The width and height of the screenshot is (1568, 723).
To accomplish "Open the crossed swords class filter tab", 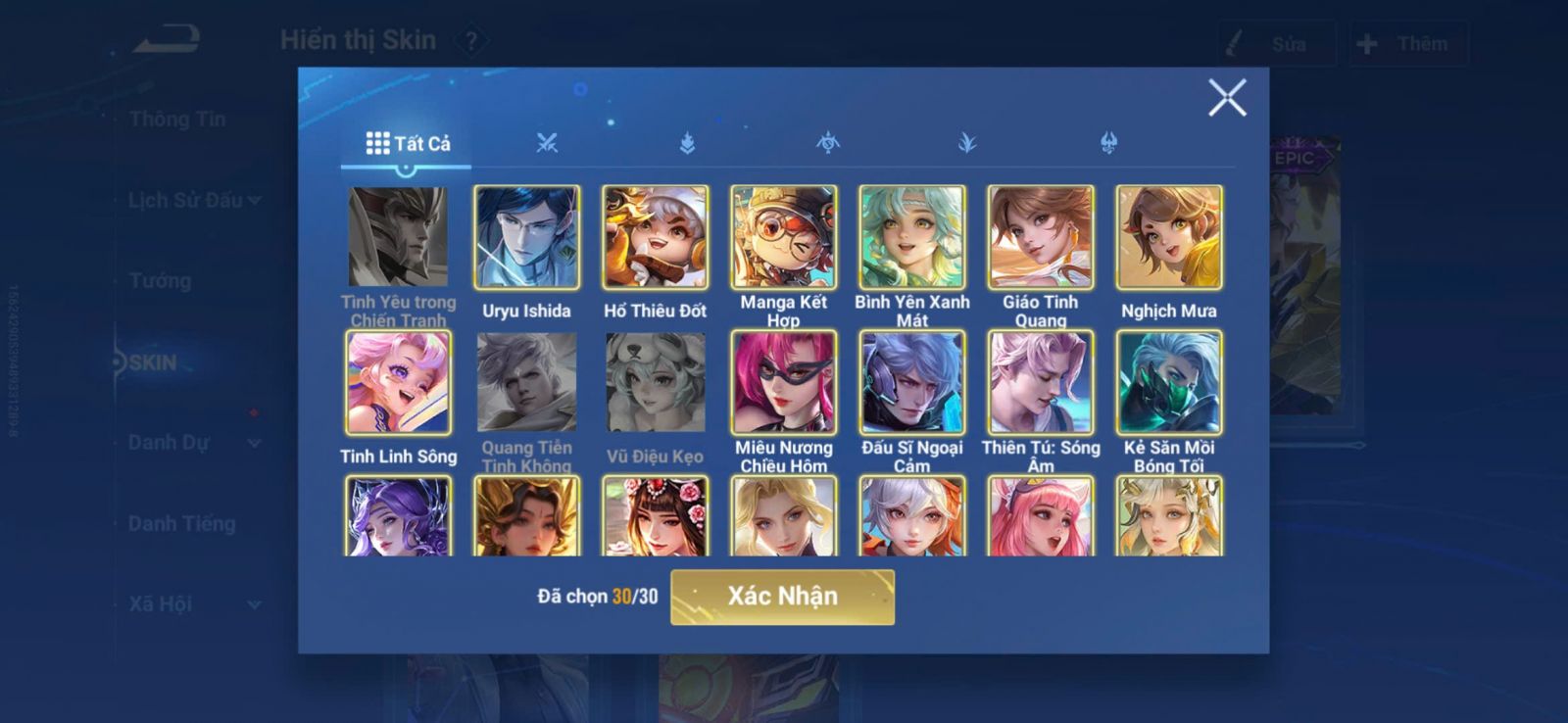I will tap(547, 143).
